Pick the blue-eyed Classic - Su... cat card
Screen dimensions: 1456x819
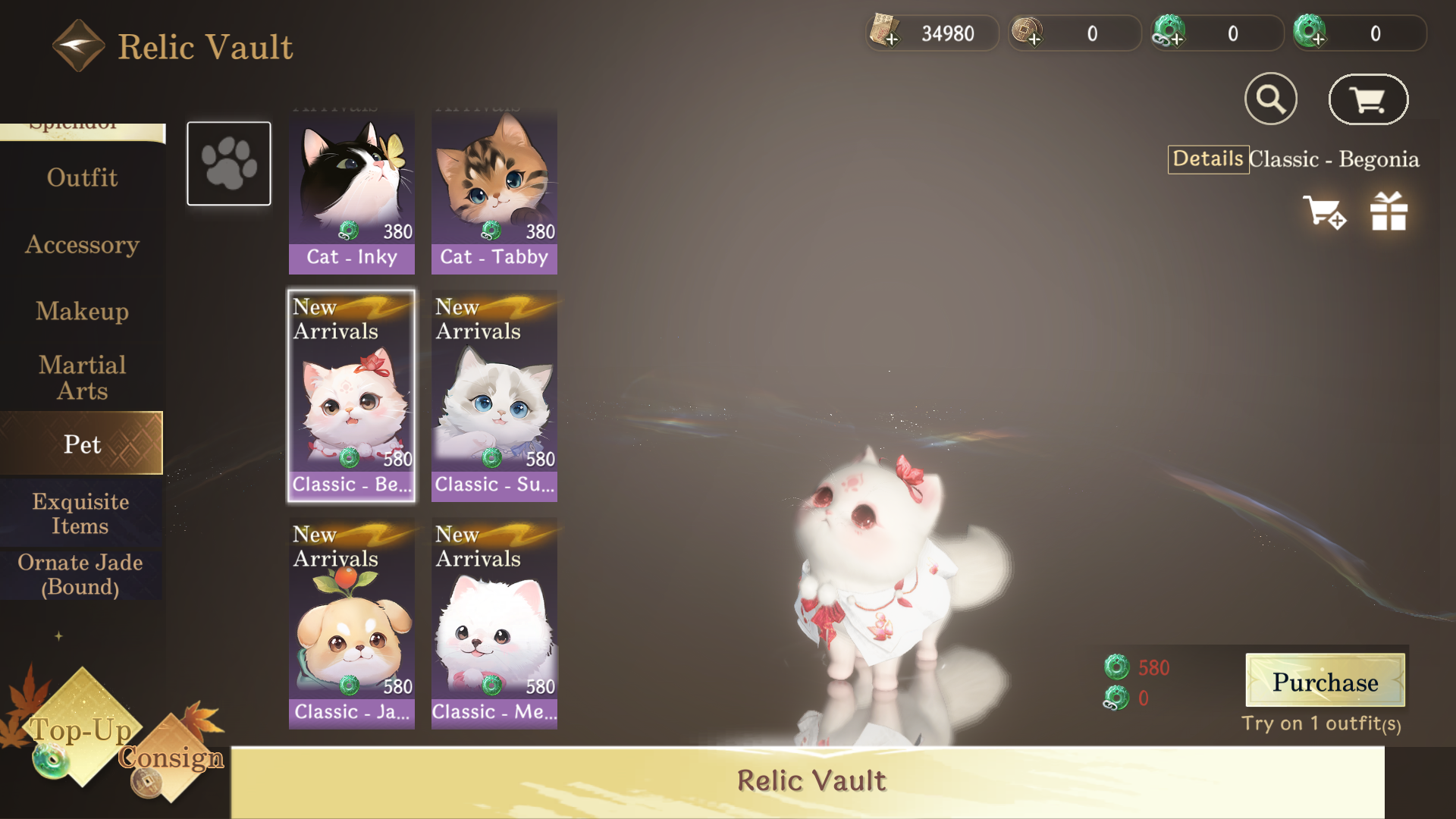point(494,395)
